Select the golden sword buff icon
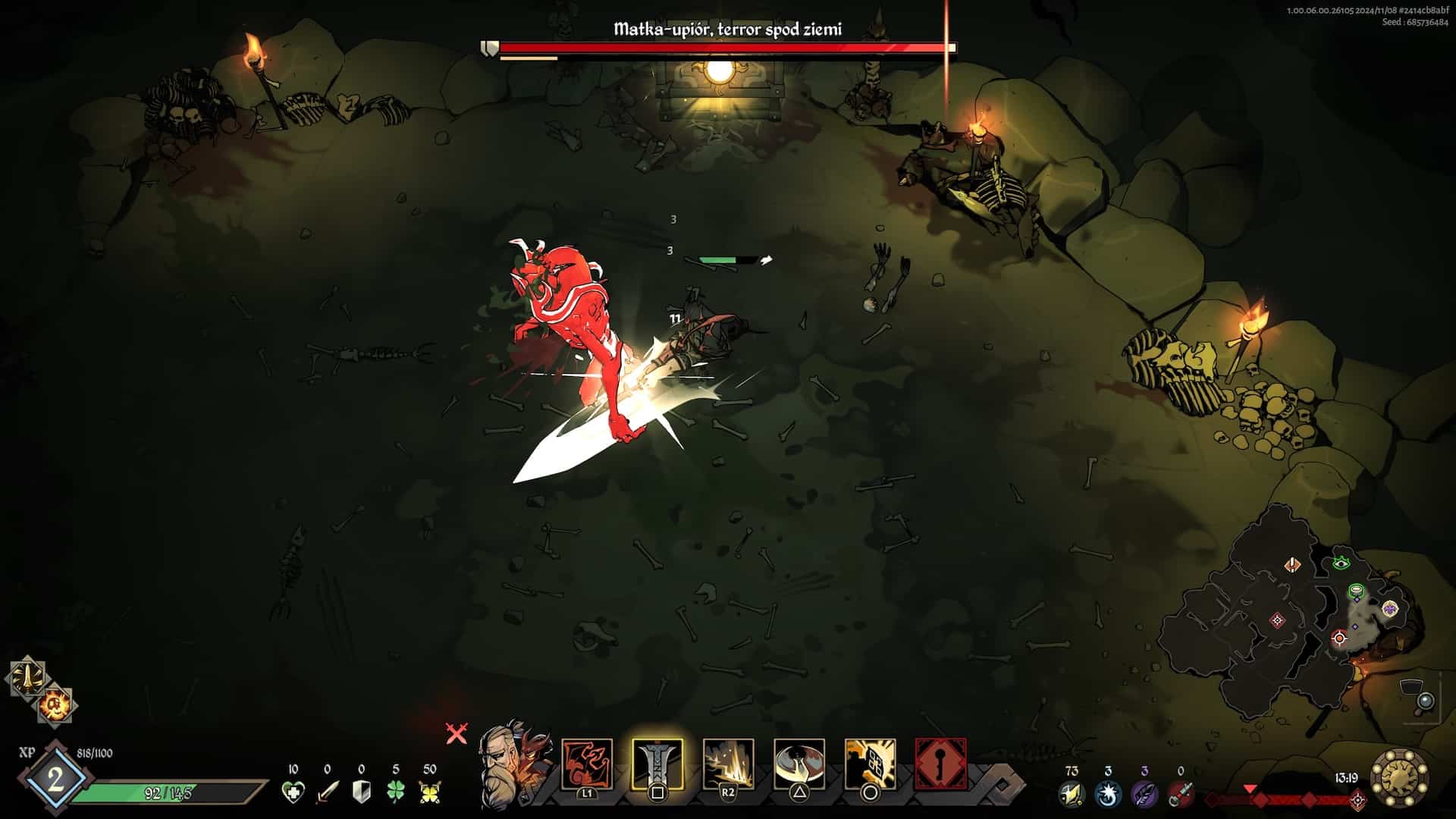 coord(27,679)
